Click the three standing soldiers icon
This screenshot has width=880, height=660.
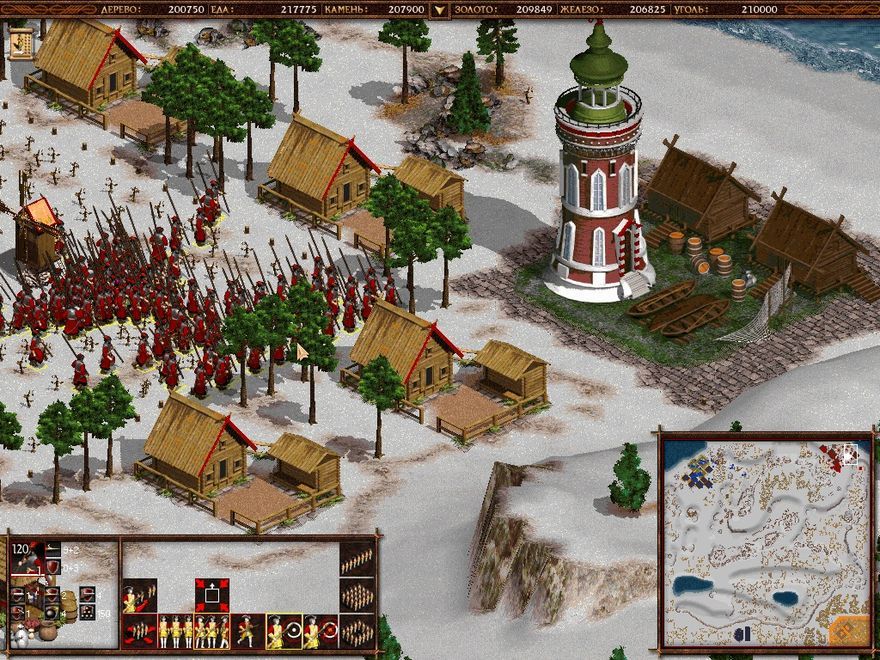point(177,631)
